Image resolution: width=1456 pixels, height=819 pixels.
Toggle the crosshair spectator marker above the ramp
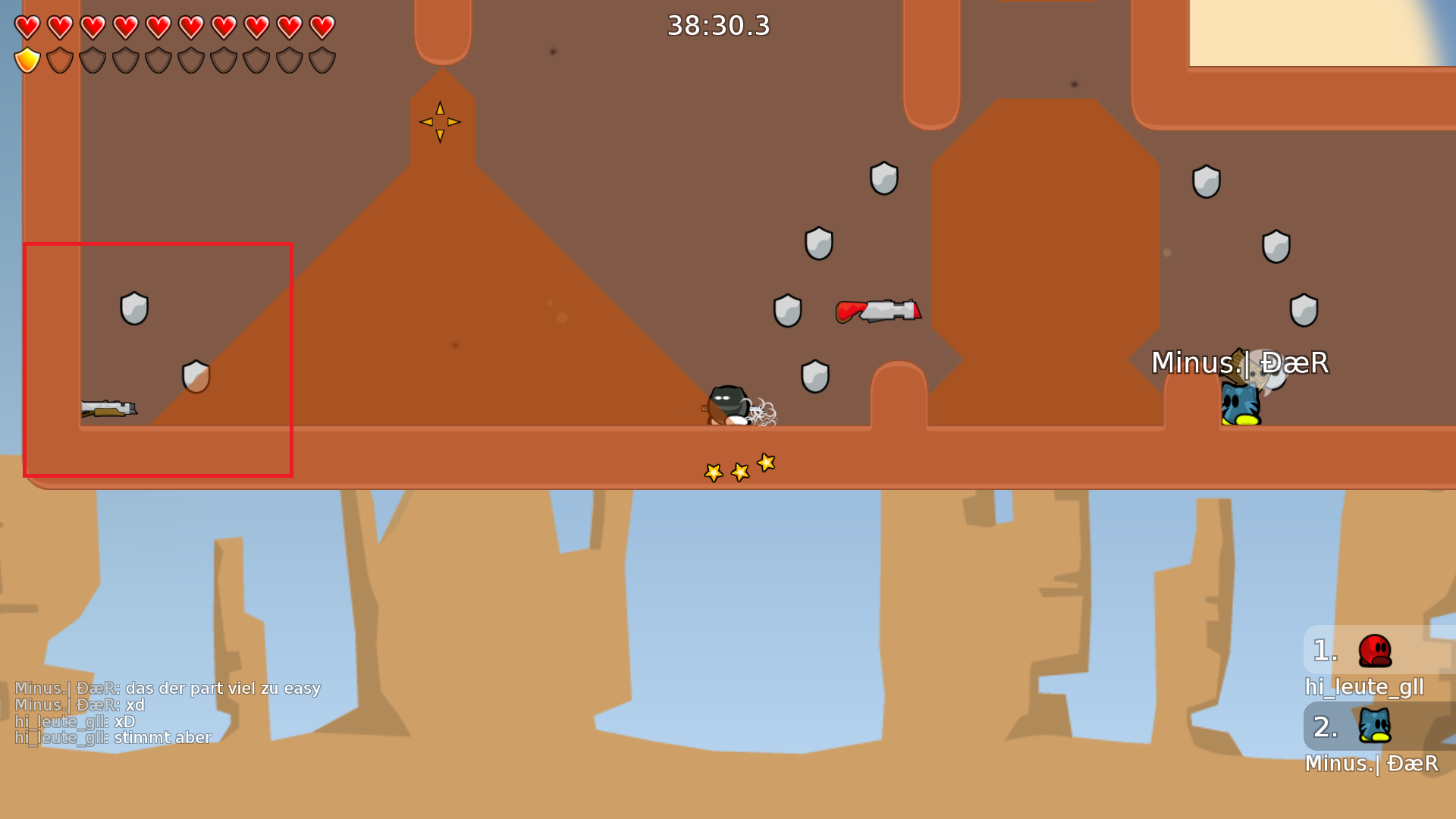440,121
